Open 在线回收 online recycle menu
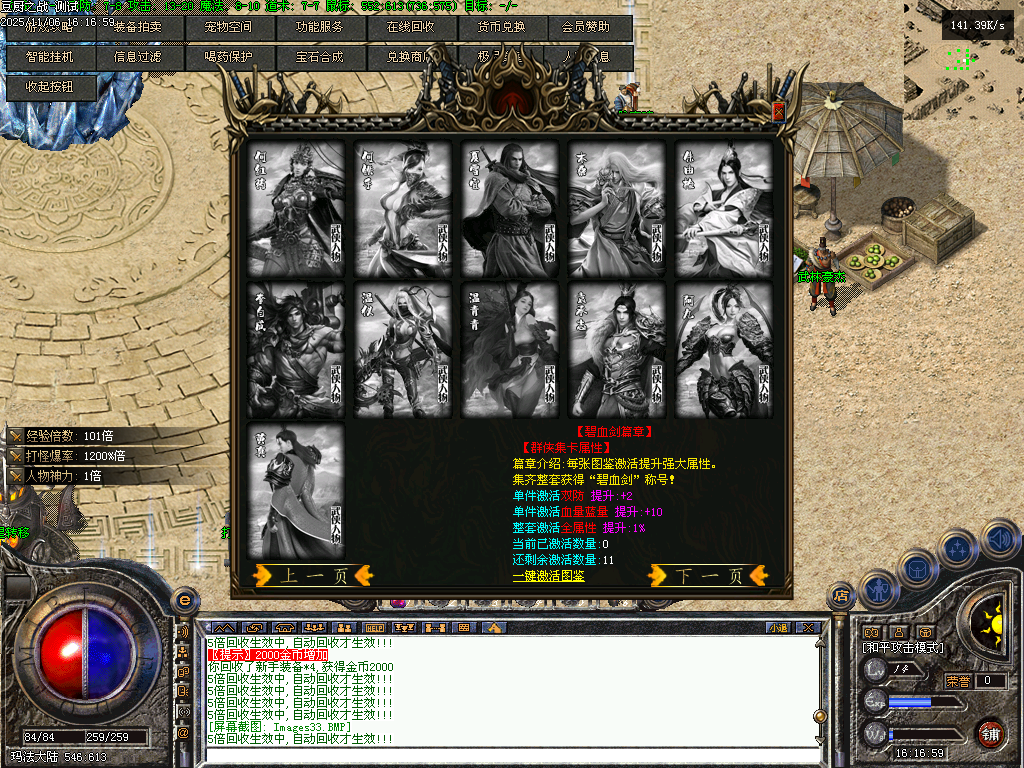 pos(410,28)
